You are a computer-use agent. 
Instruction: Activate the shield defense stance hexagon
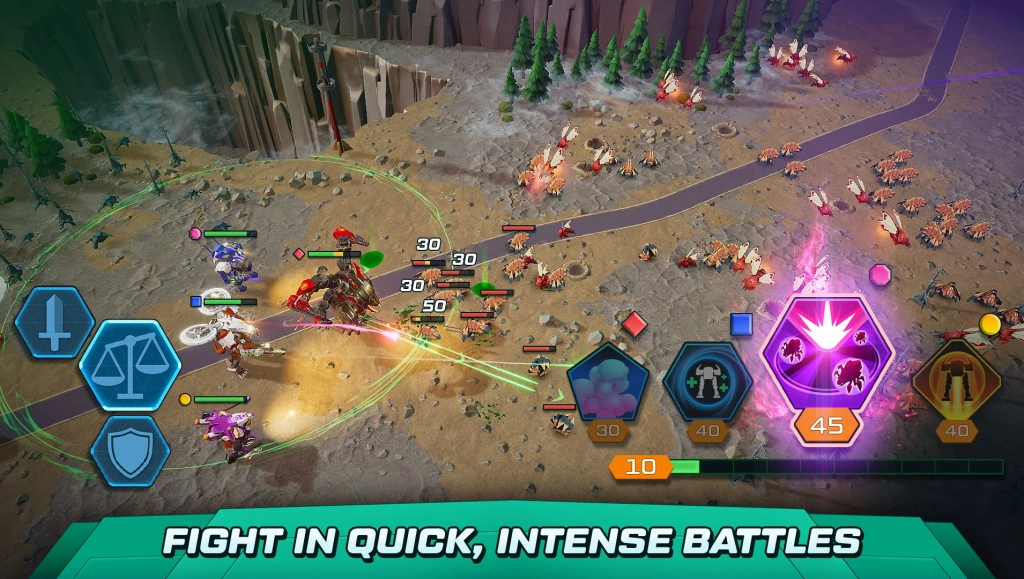point(130,449)
